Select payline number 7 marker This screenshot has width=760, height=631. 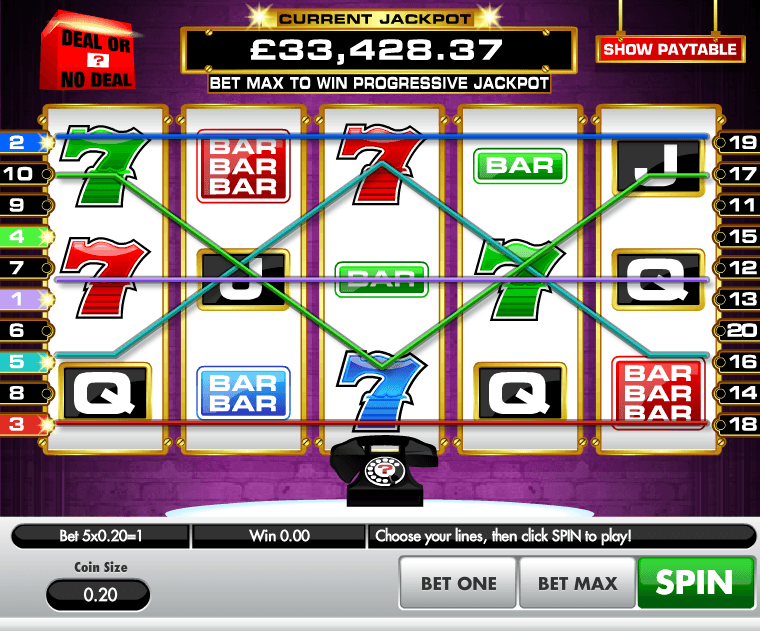(18, 268)
